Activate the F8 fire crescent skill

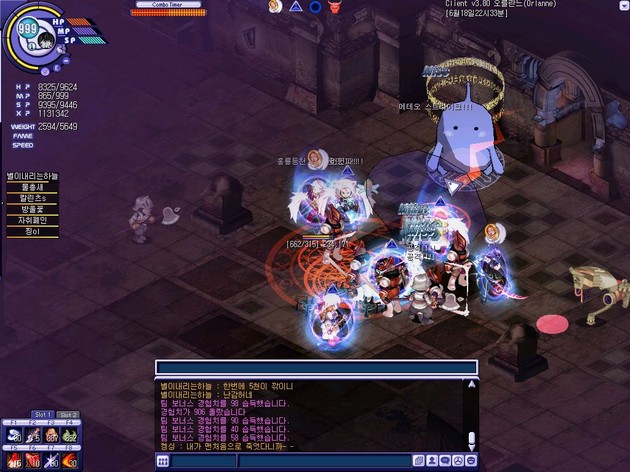tap(69, 461)
